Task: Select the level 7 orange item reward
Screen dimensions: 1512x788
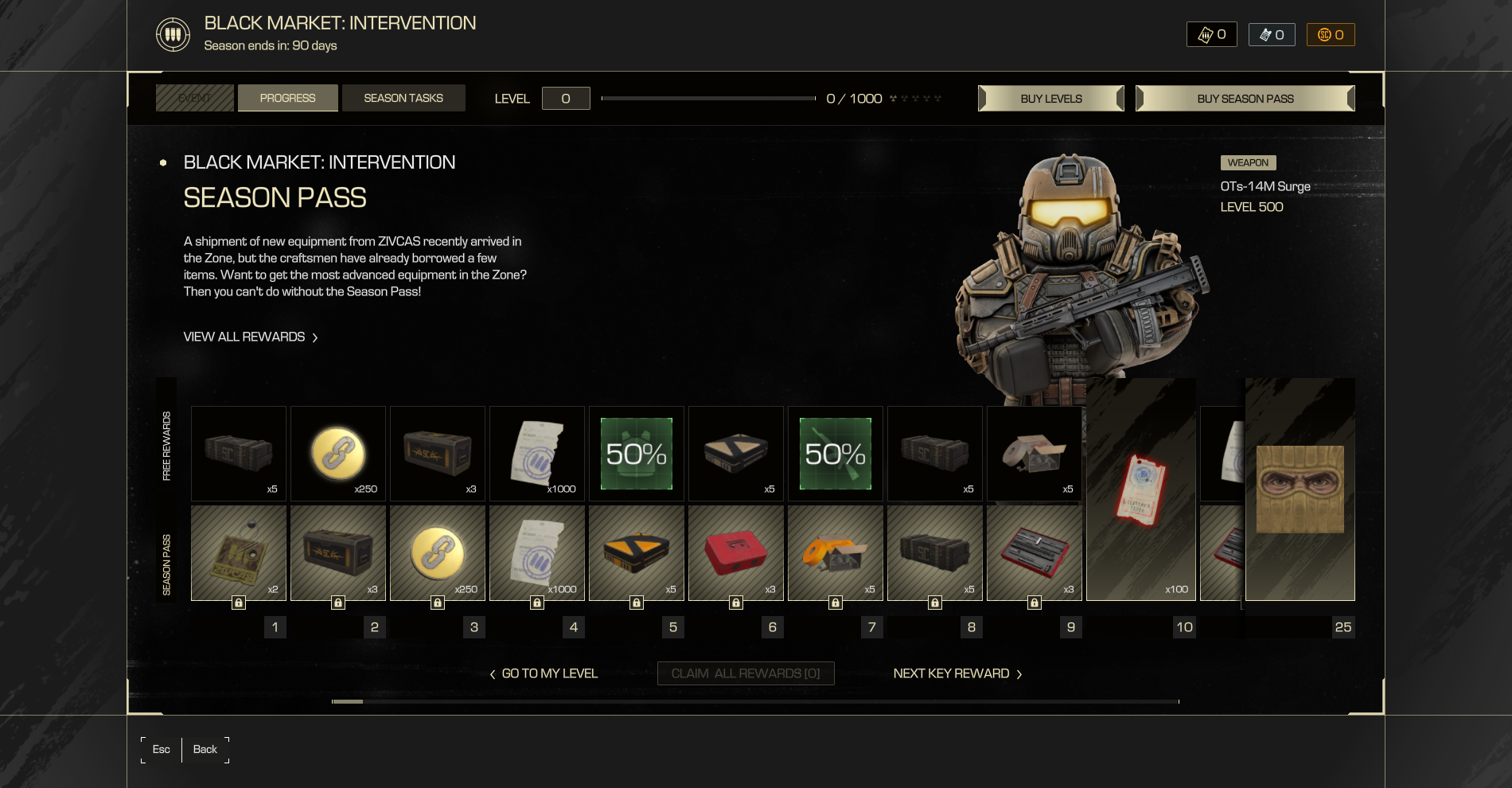Action: click(x=836, y=553)
